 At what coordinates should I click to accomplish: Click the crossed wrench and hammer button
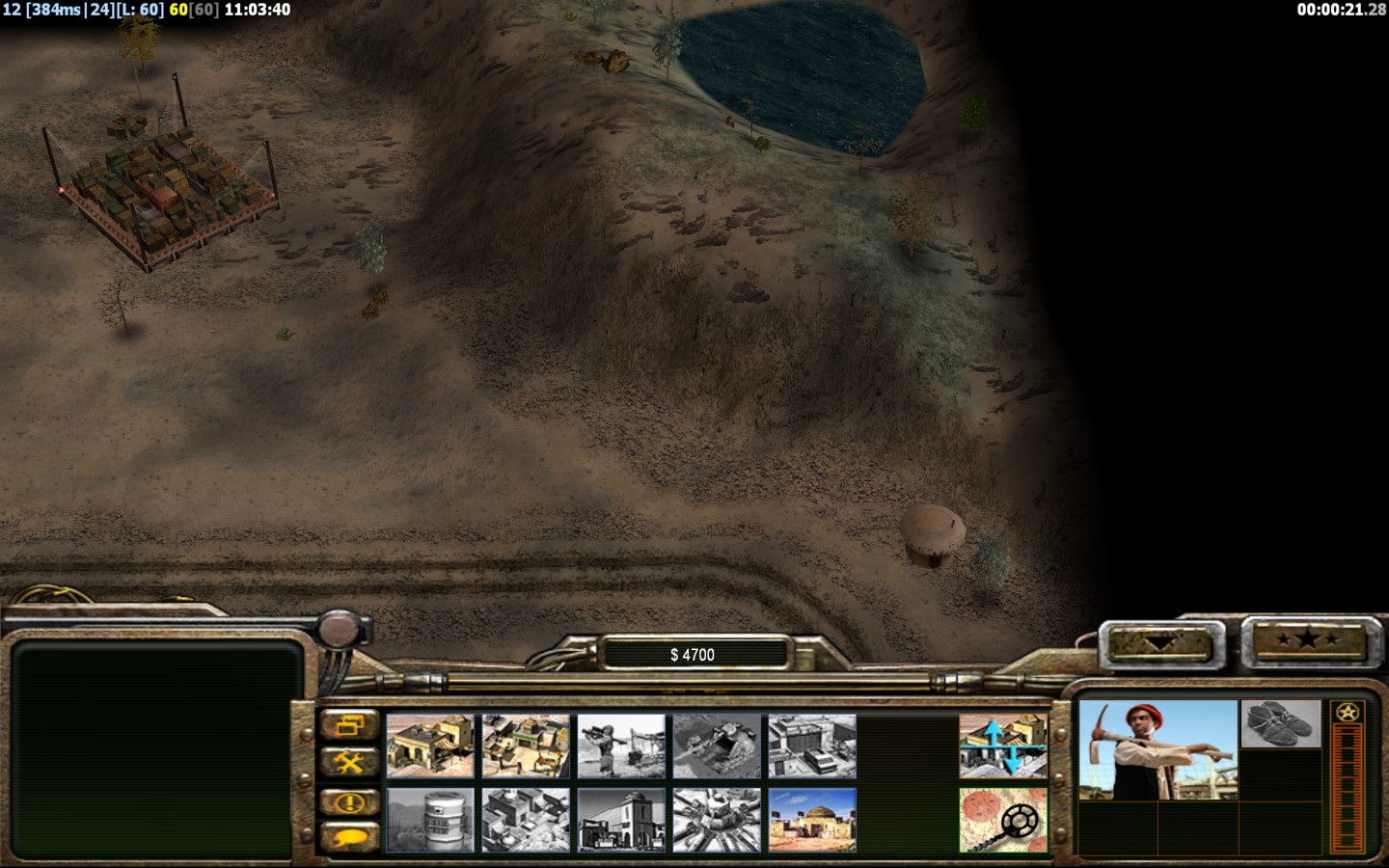click(349, 763)
